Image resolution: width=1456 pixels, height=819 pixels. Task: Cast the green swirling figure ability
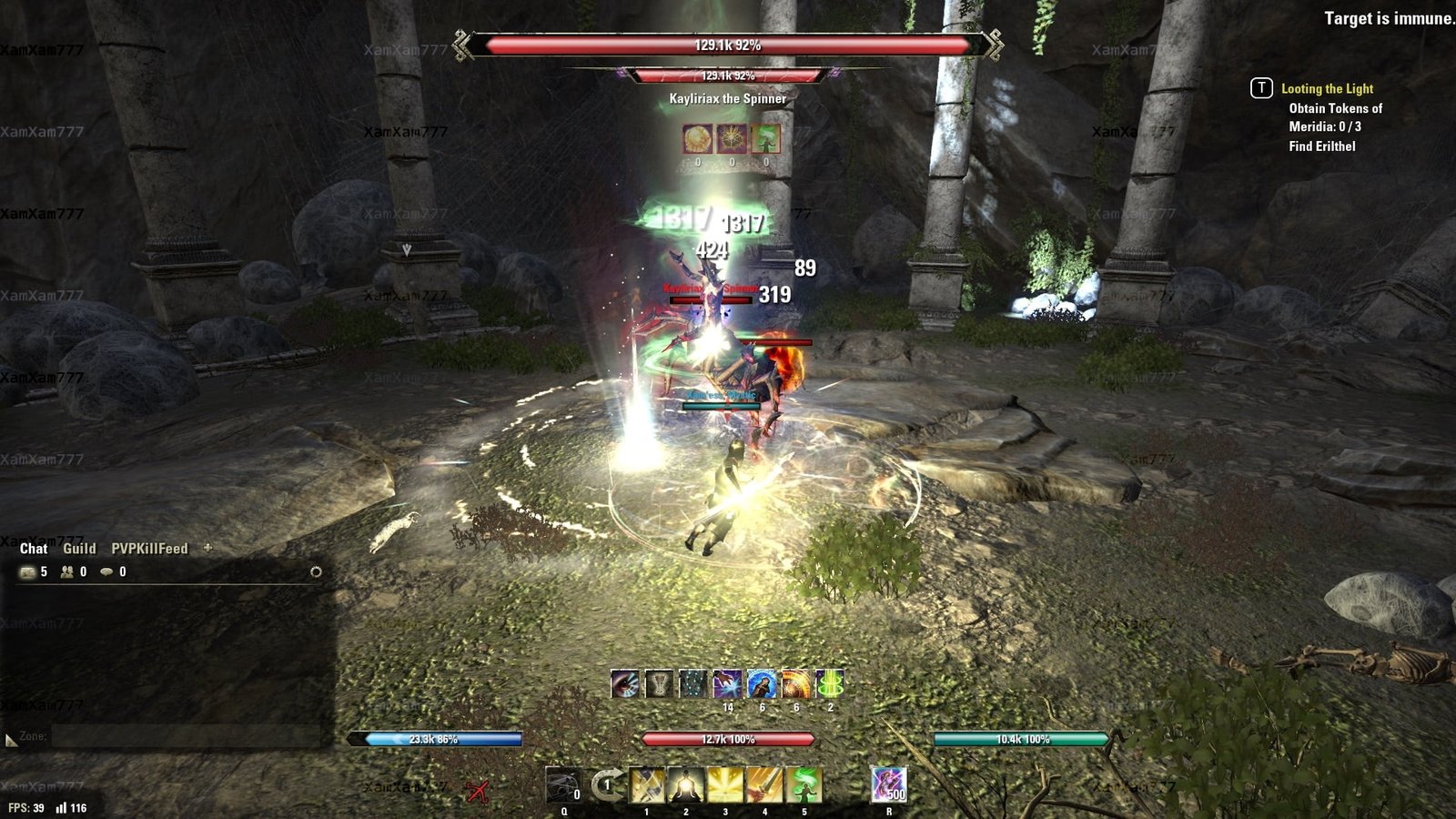coord(804,785)
